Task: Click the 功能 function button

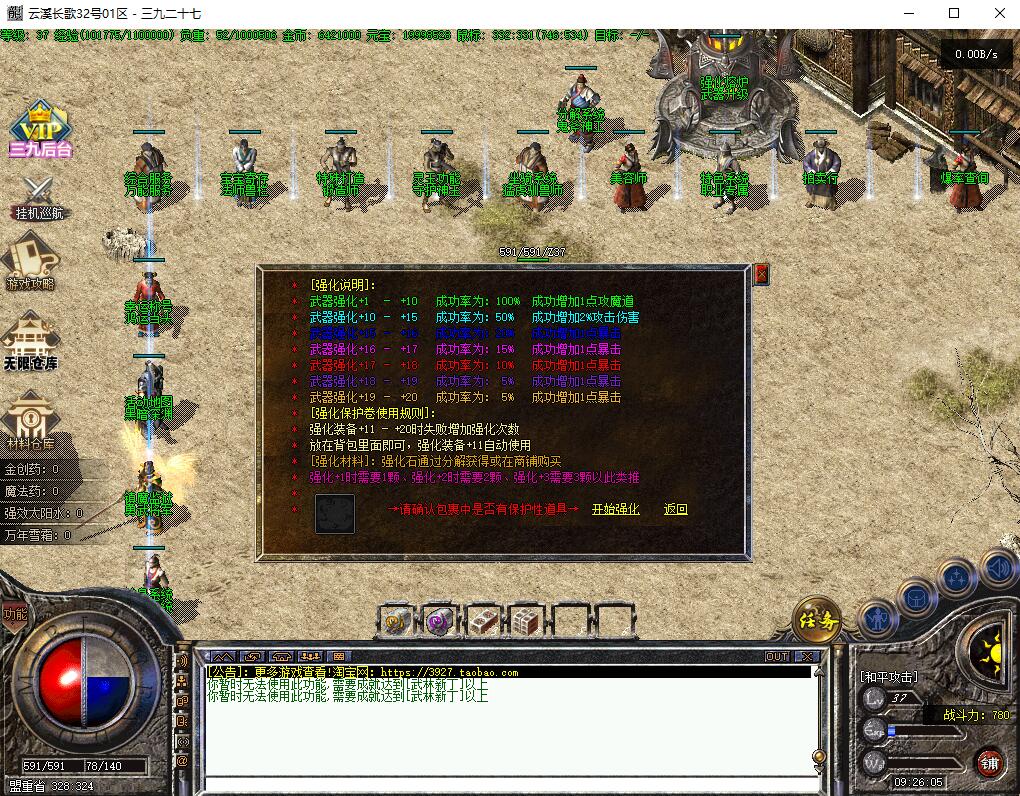Action: point(14,614)
